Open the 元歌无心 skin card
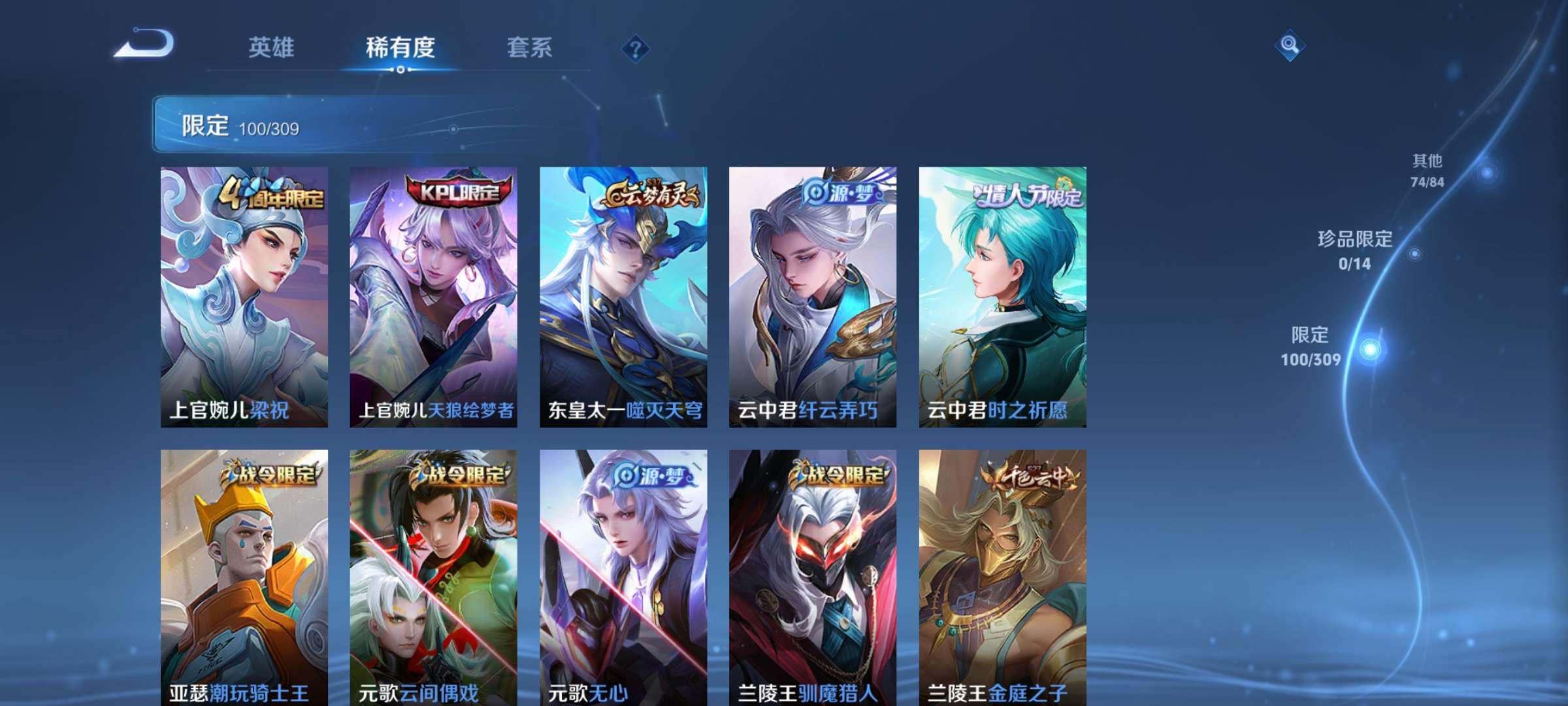 point(622,582)
